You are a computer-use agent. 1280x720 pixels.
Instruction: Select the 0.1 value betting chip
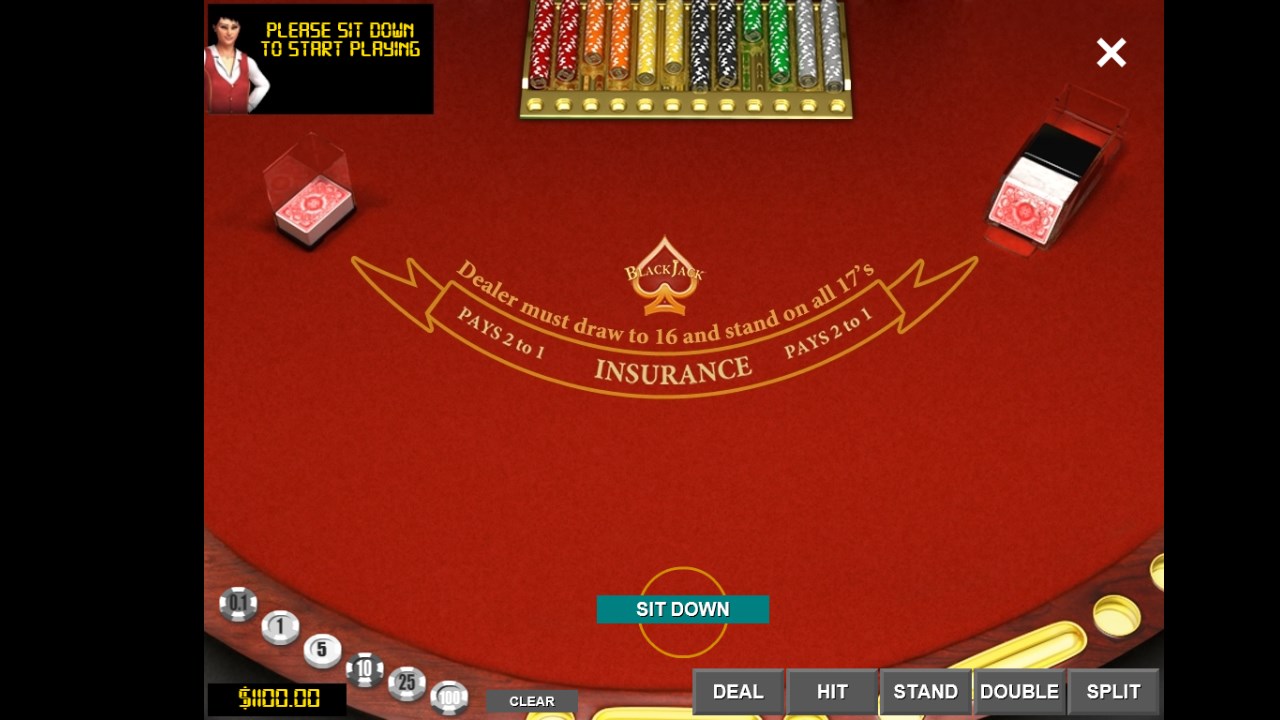238,604
